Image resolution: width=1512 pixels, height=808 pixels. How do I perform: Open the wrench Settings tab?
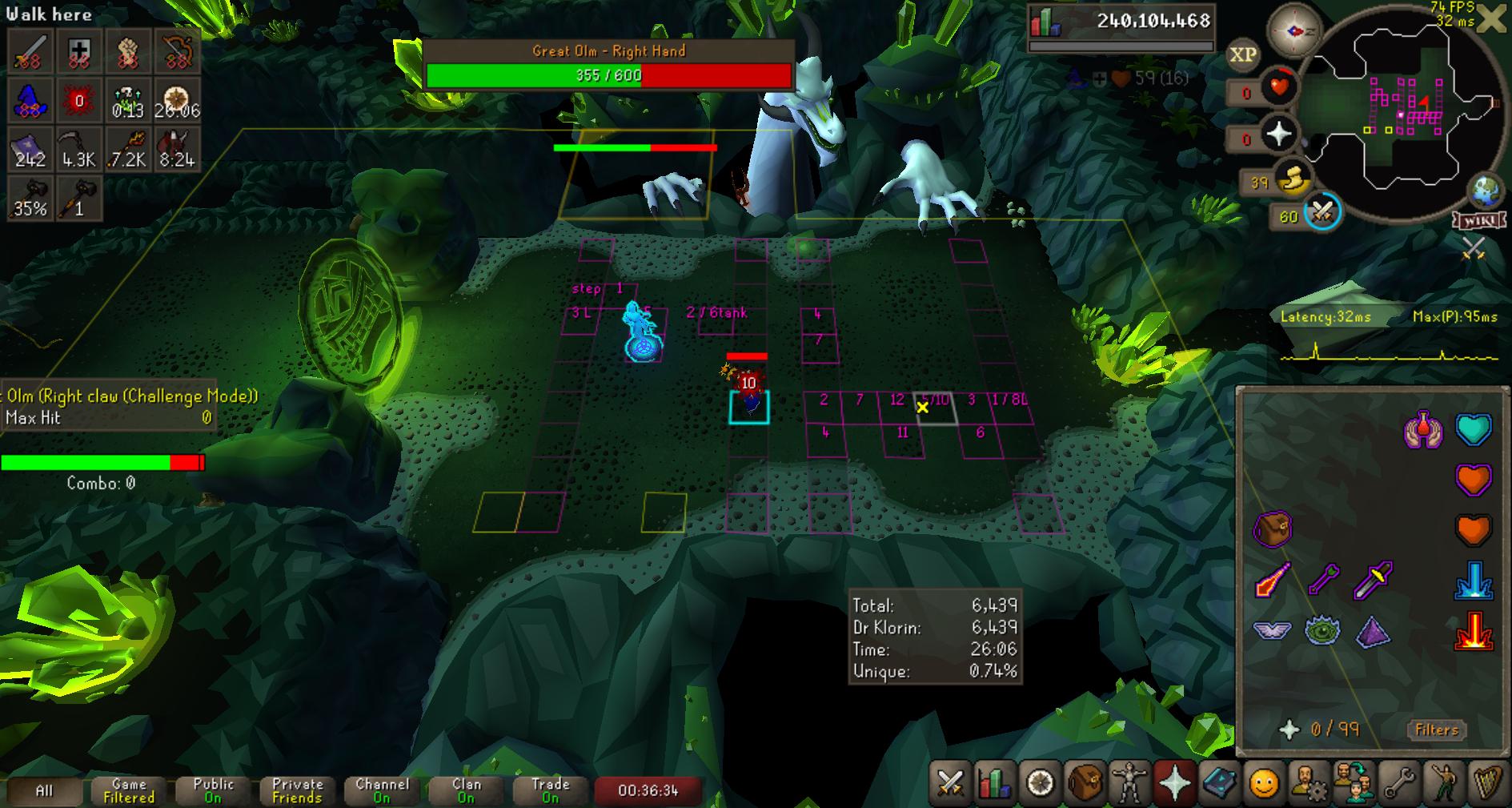tap(1398, 783)
